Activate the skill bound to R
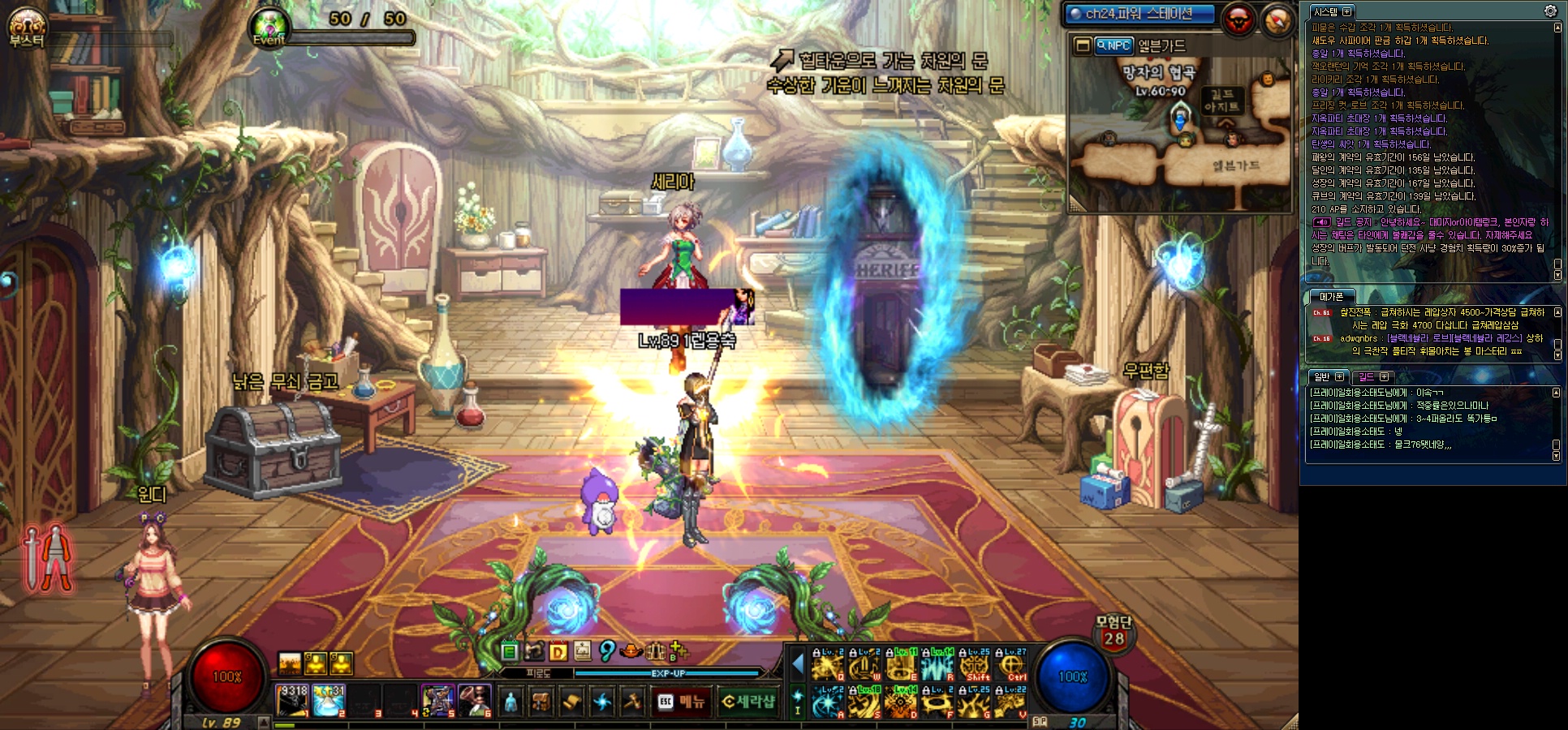Viewport: 1568px width, 730px height. 937,666
